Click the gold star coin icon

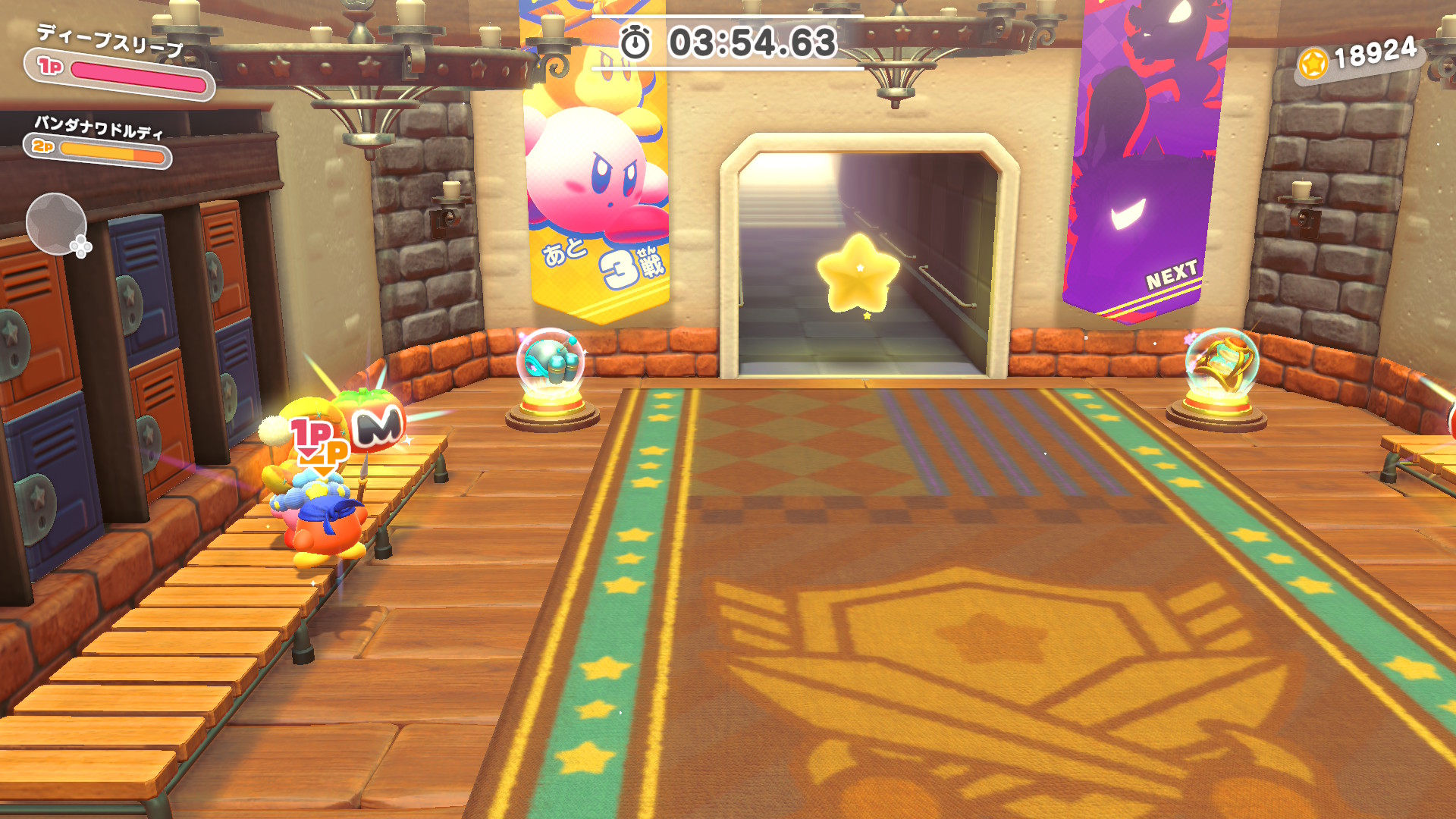coord(1313,64)
